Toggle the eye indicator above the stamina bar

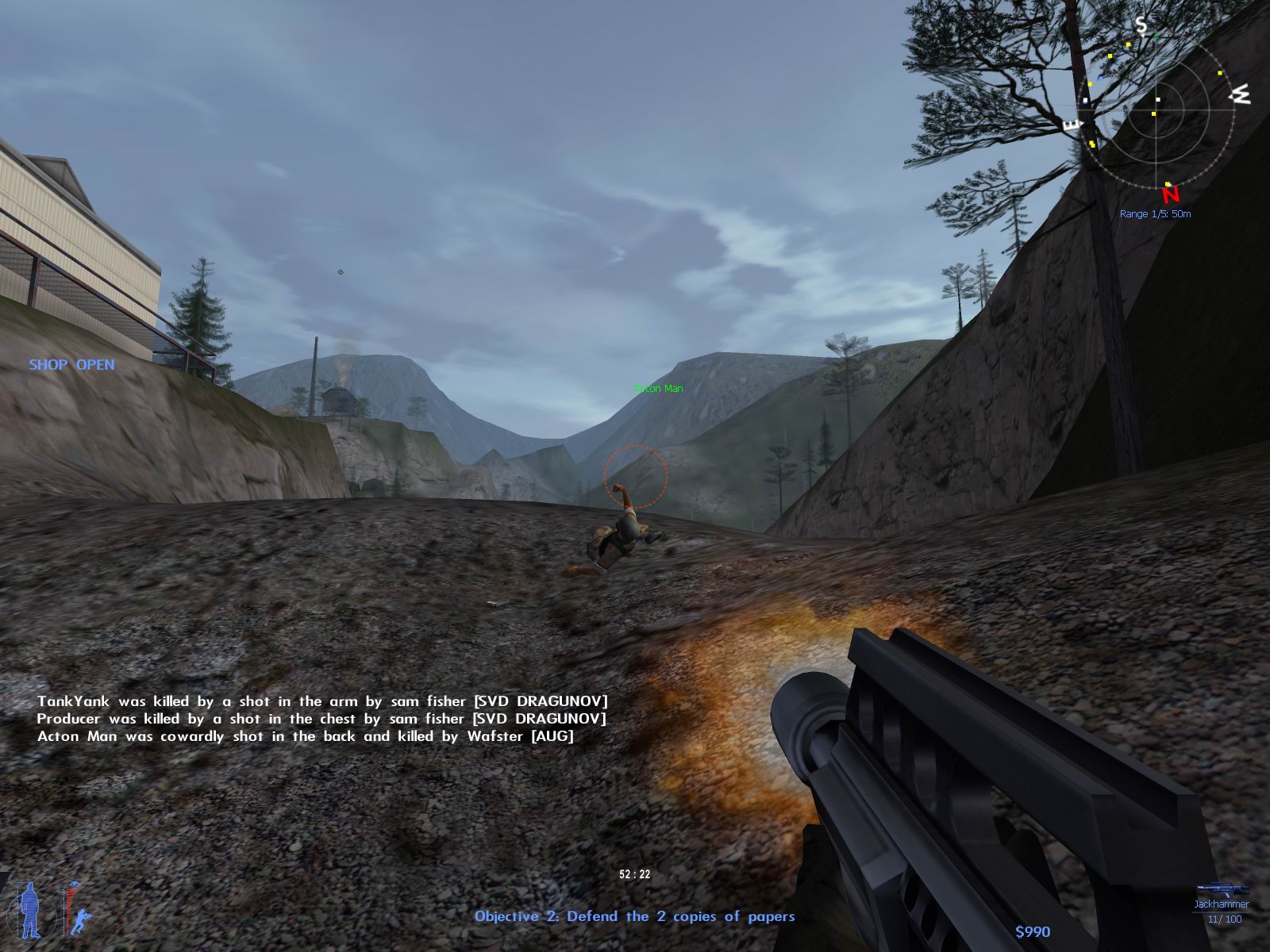74,884
